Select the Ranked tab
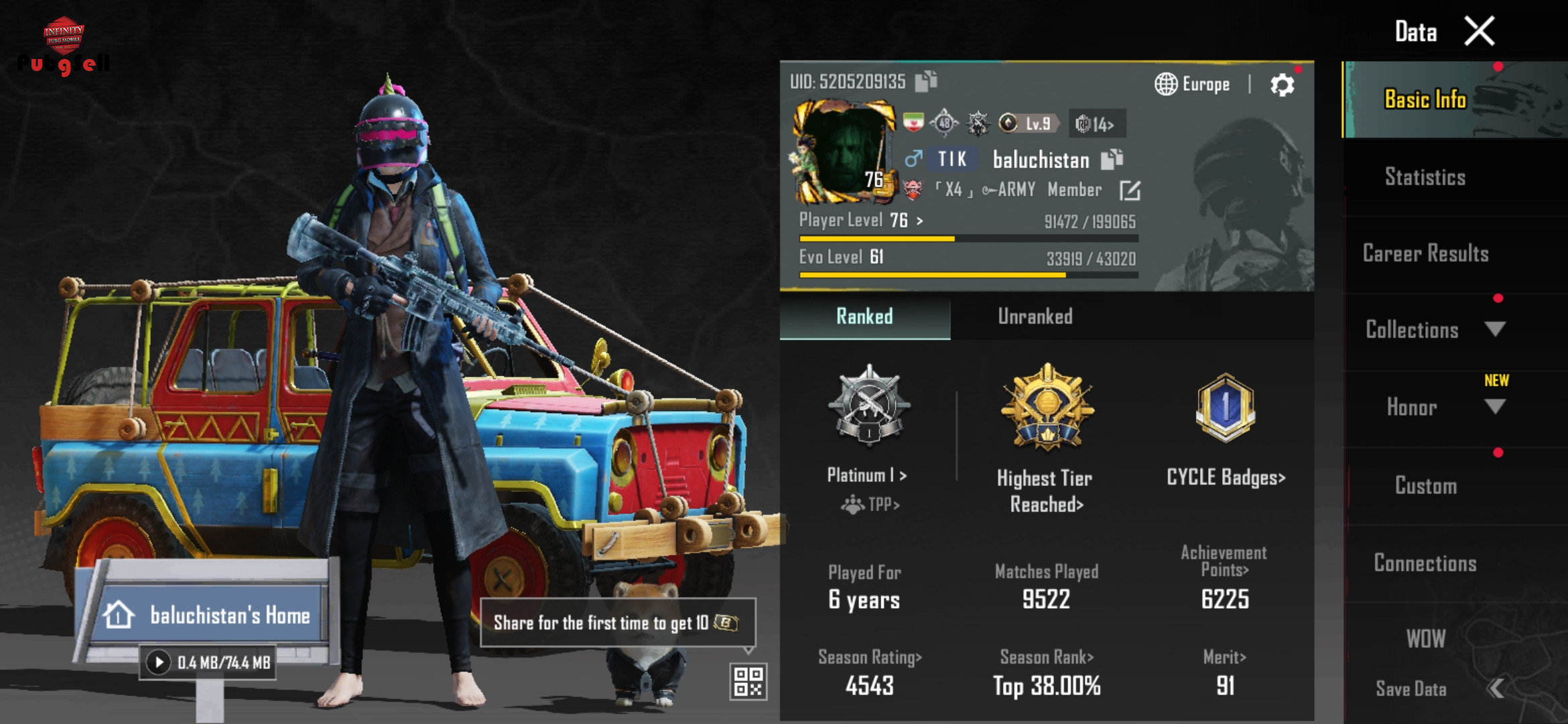Viewport: 1568px width, 724px height. [864, 316]
